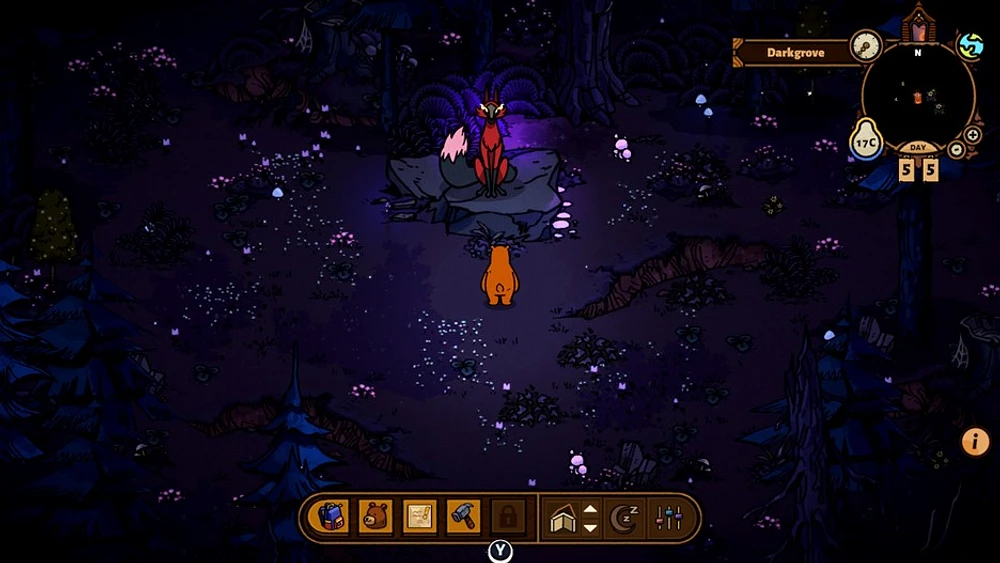Screen dimensions: 1000x563
Task: Choose the hammer build tool
Action: [x=463, y=517]
